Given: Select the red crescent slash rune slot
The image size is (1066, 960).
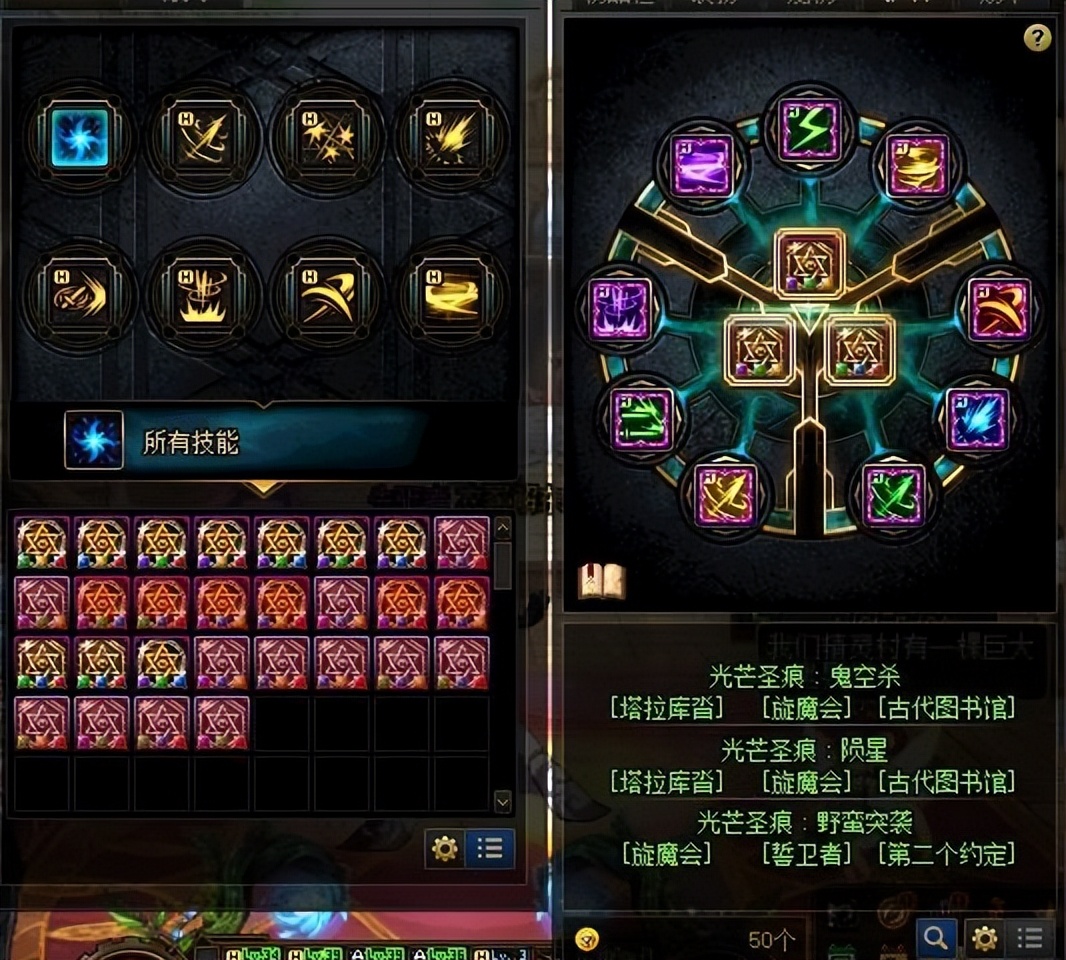Looking at the screenshot, I should [x=1000, y=310].
